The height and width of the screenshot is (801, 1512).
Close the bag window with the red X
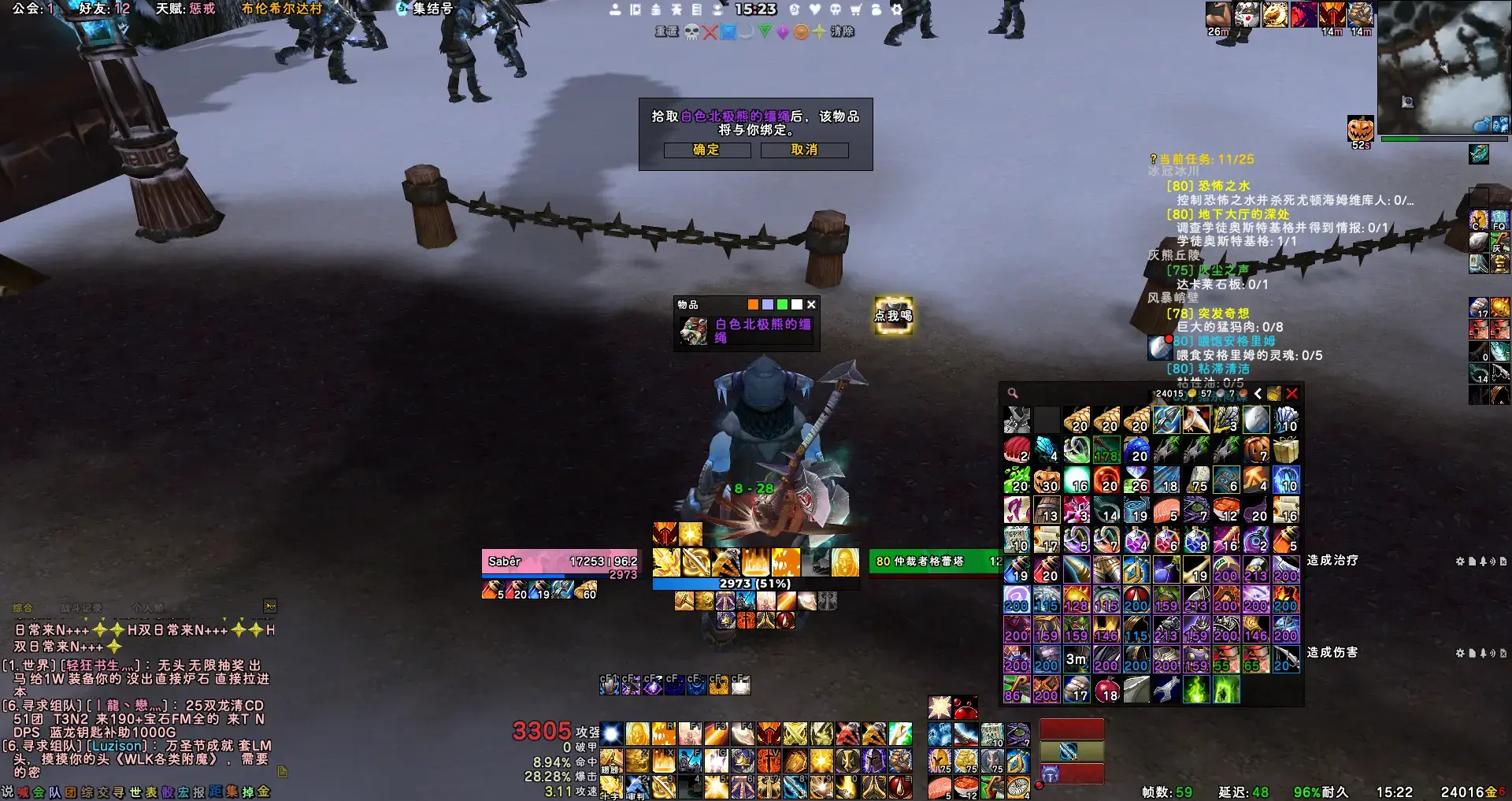[x=1291, y=393]
